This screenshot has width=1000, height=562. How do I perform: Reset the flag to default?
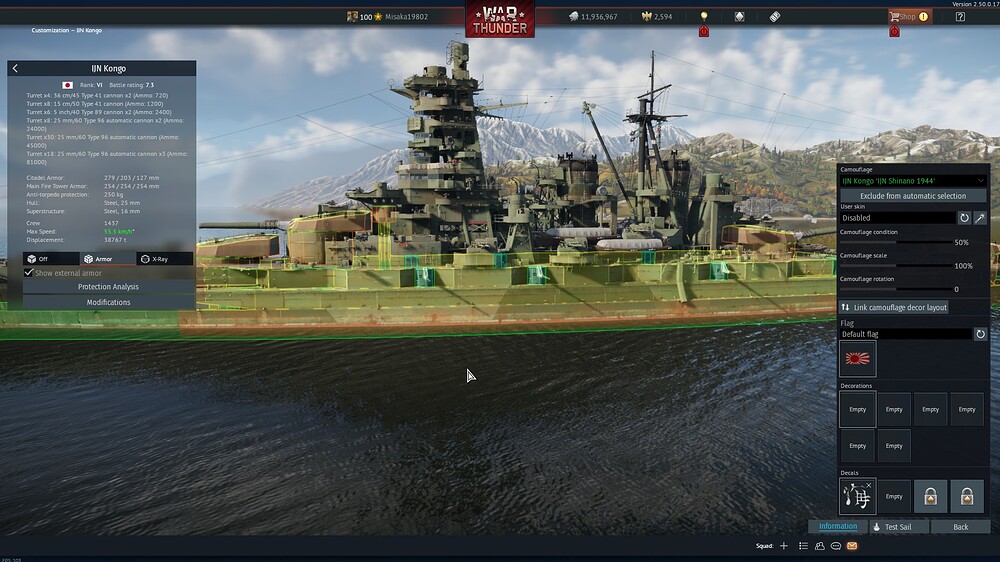tap(981, 334)
